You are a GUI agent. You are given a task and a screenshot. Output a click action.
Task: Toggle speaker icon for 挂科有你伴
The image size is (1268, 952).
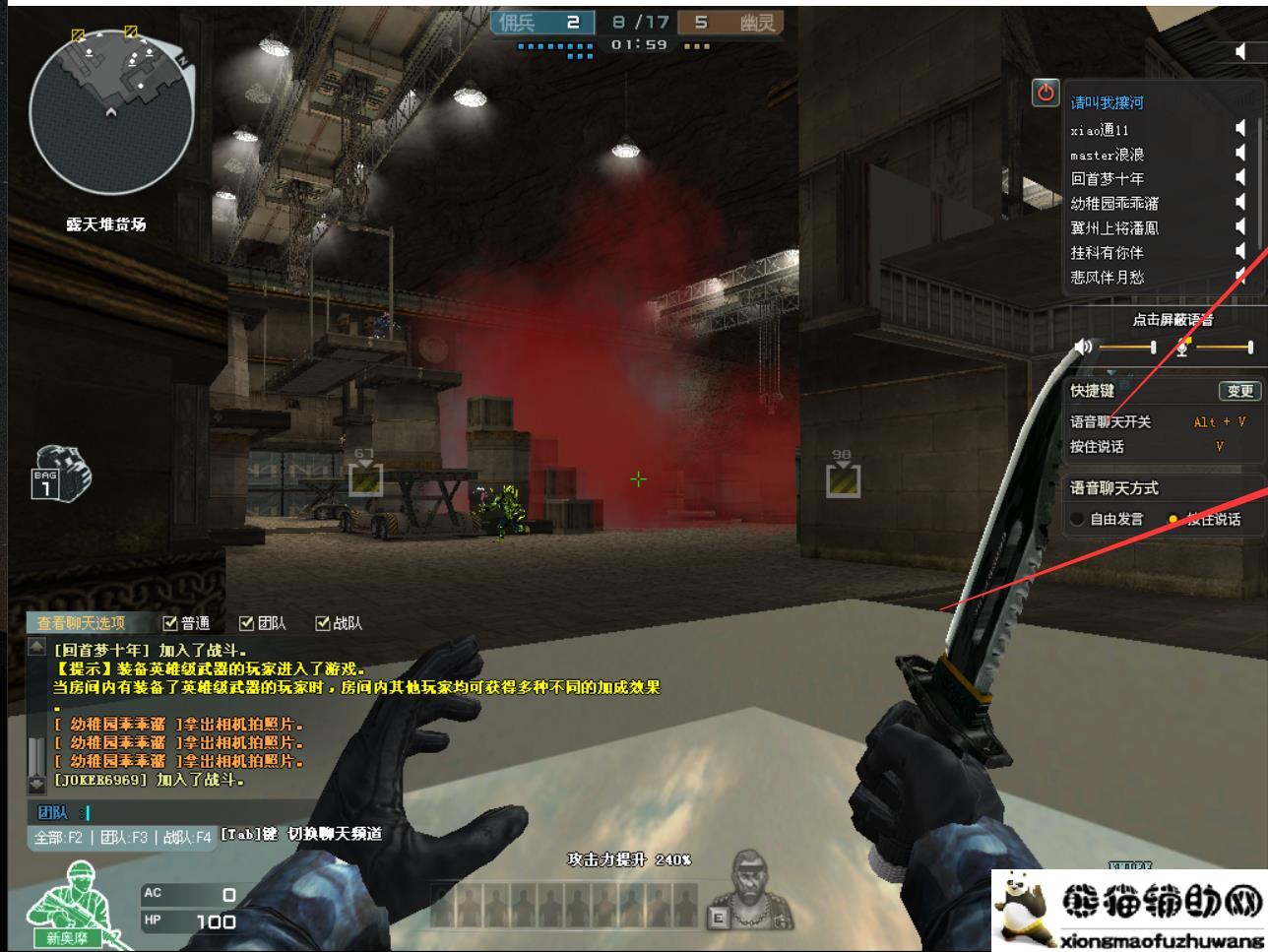pyautogui.click(x=1240, y=252)
